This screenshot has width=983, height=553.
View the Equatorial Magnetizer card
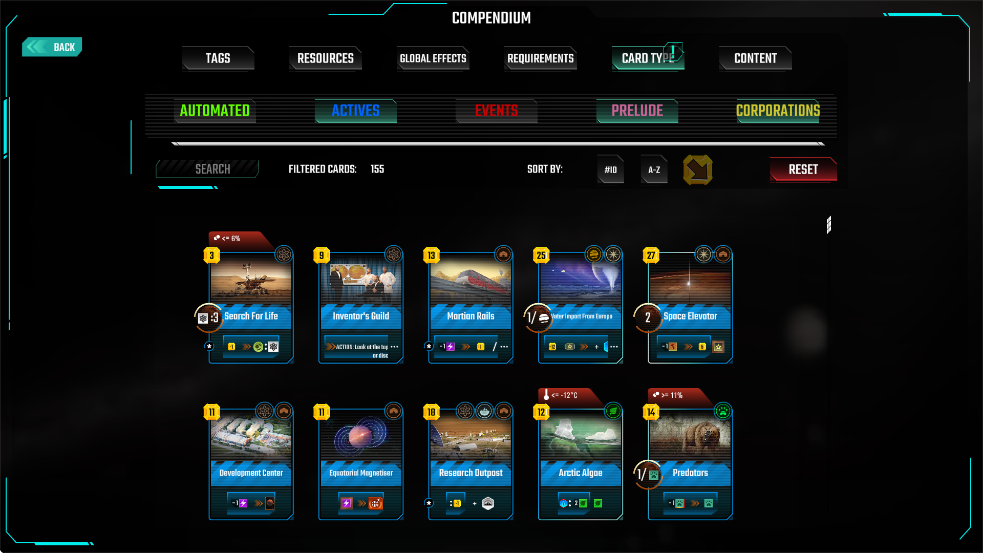pyautogui.click(x=361, y=464)
